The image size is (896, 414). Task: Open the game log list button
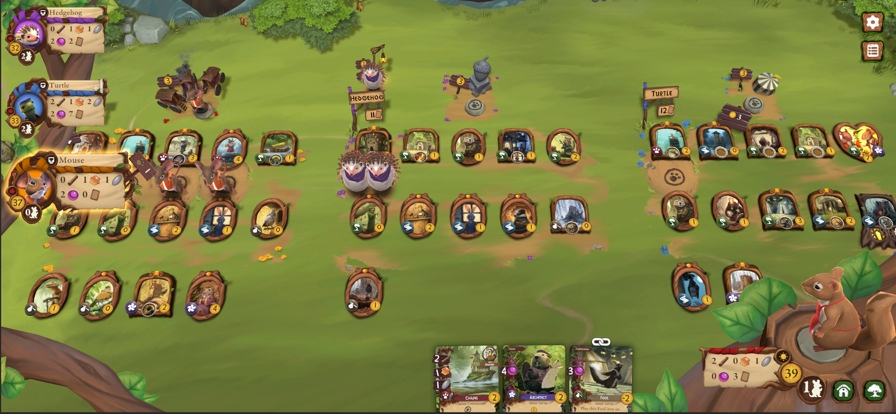coord(872,51)
